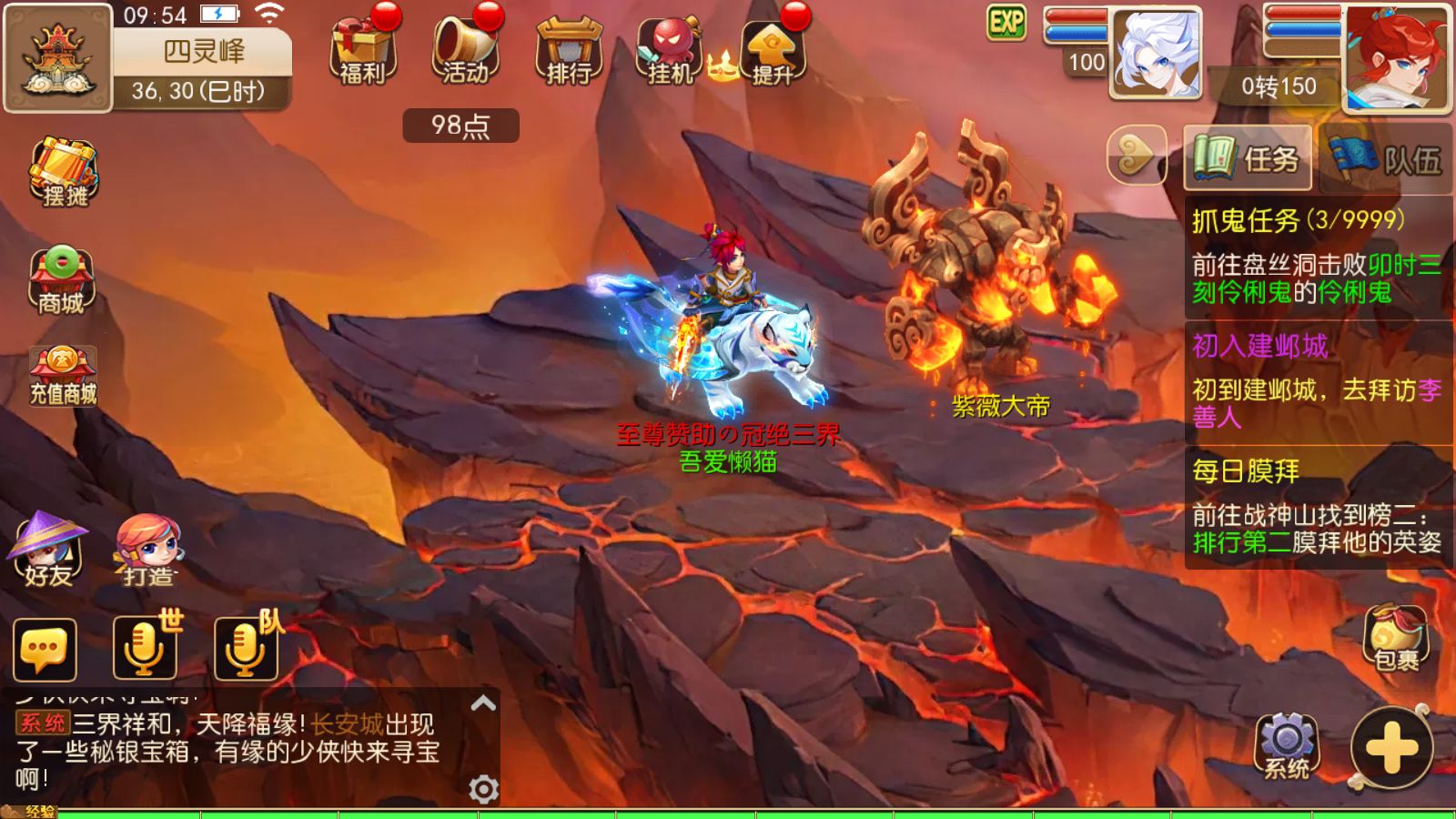Enter the 商城 shop
1456x819 pixels.
(61, 281)
